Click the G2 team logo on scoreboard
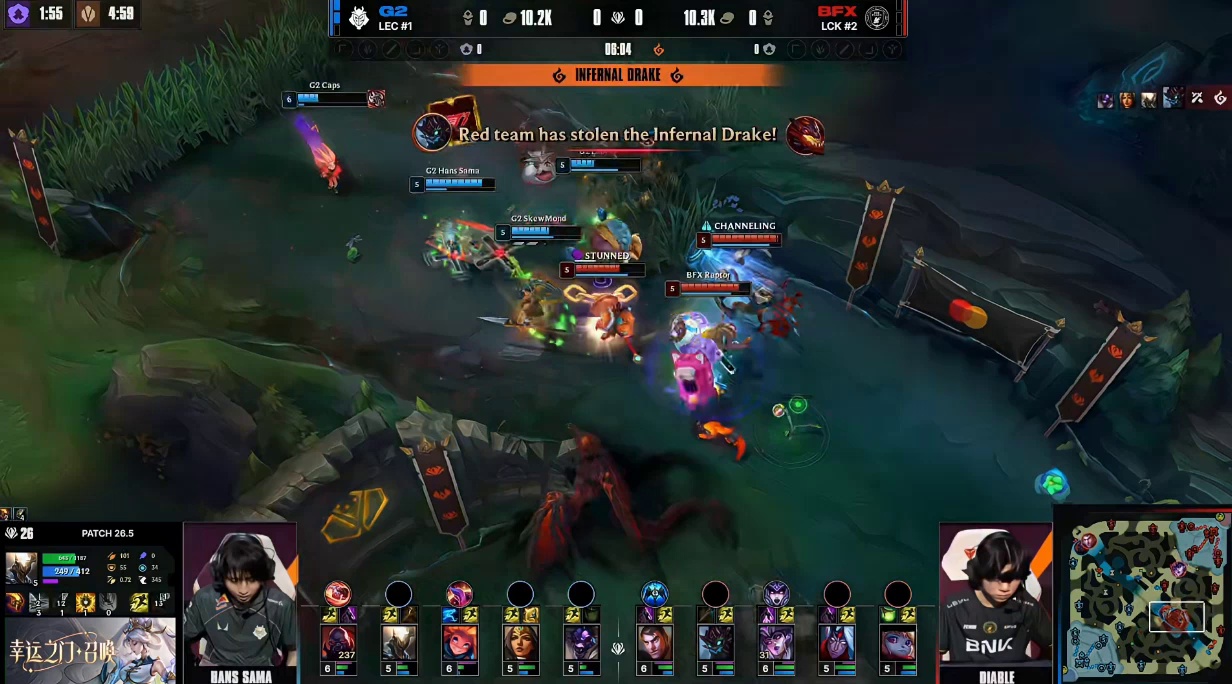The image size is (1232, 684). coord(358,18)
